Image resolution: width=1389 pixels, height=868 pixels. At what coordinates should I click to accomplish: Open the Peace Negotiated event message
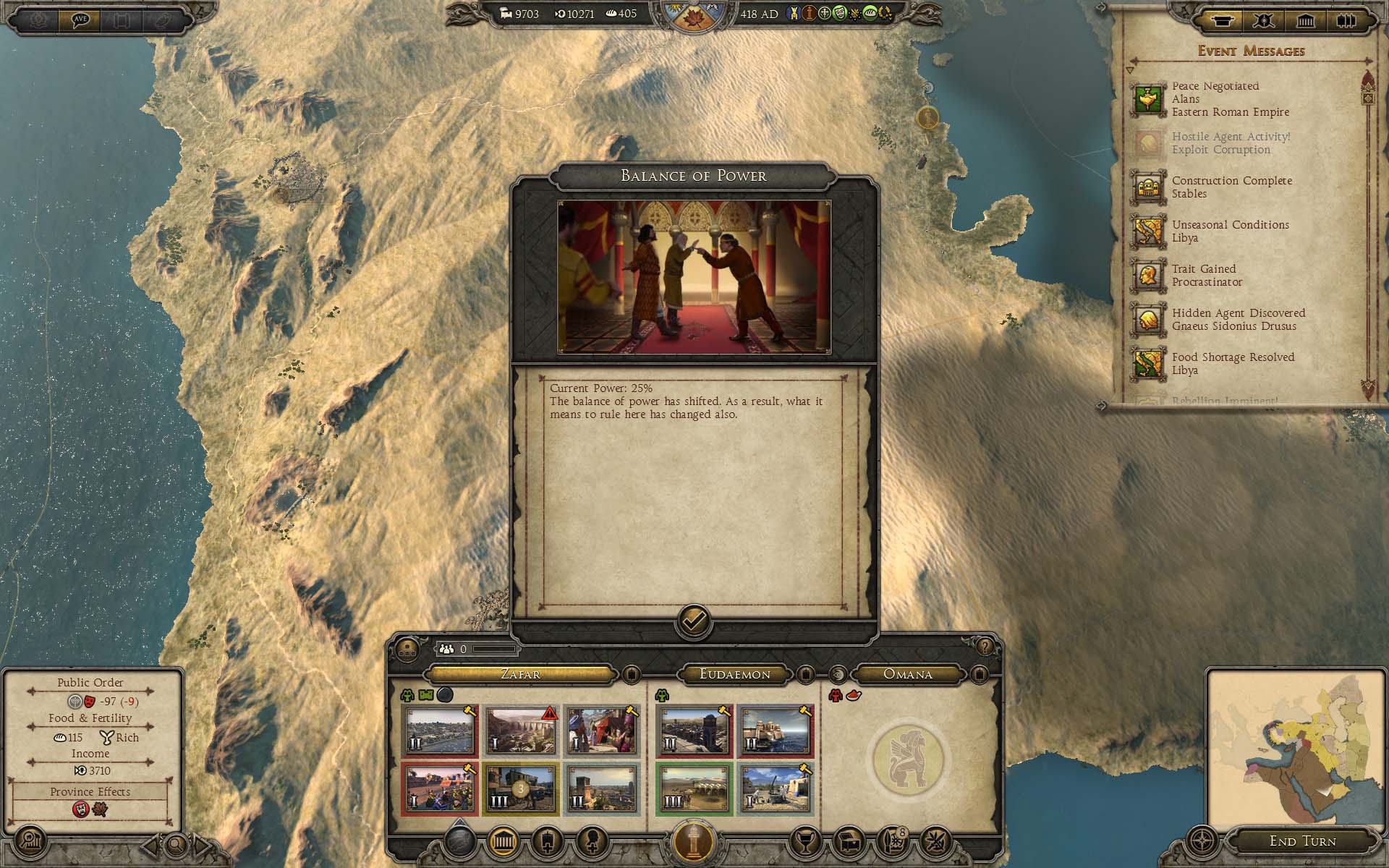(x=1215, y=99)
